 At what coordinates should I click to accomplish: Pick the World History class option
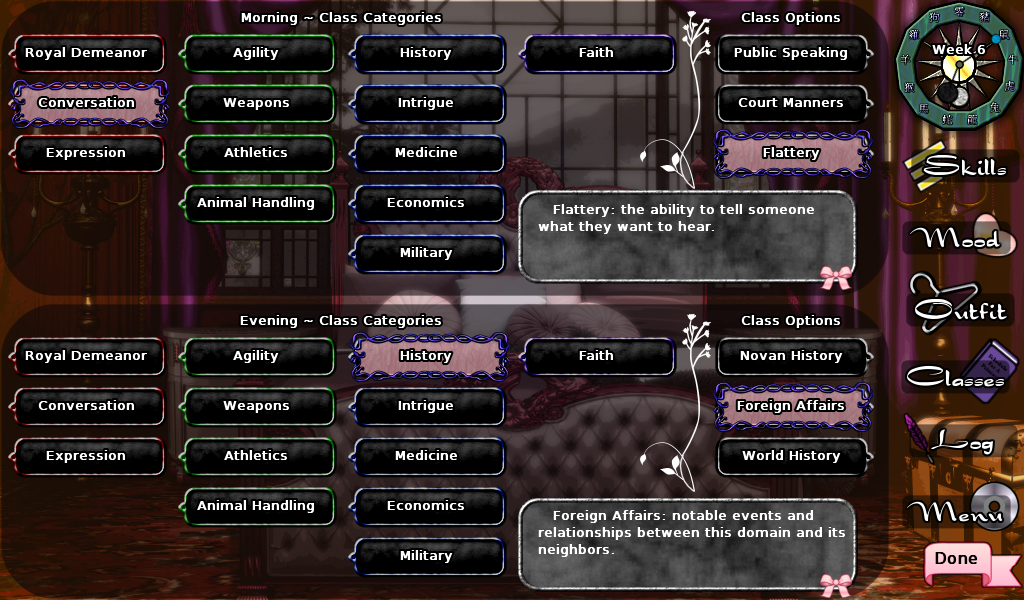coord(791,456)
